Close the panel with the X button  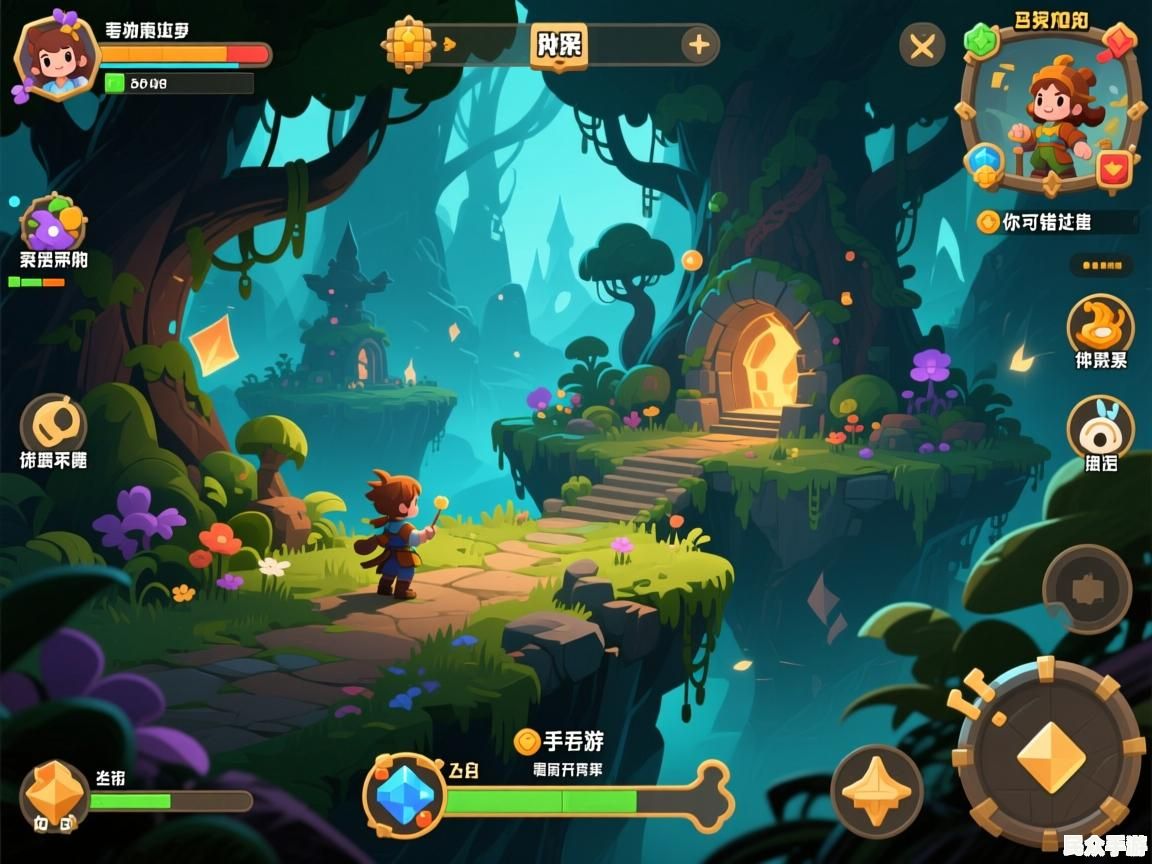921,46
